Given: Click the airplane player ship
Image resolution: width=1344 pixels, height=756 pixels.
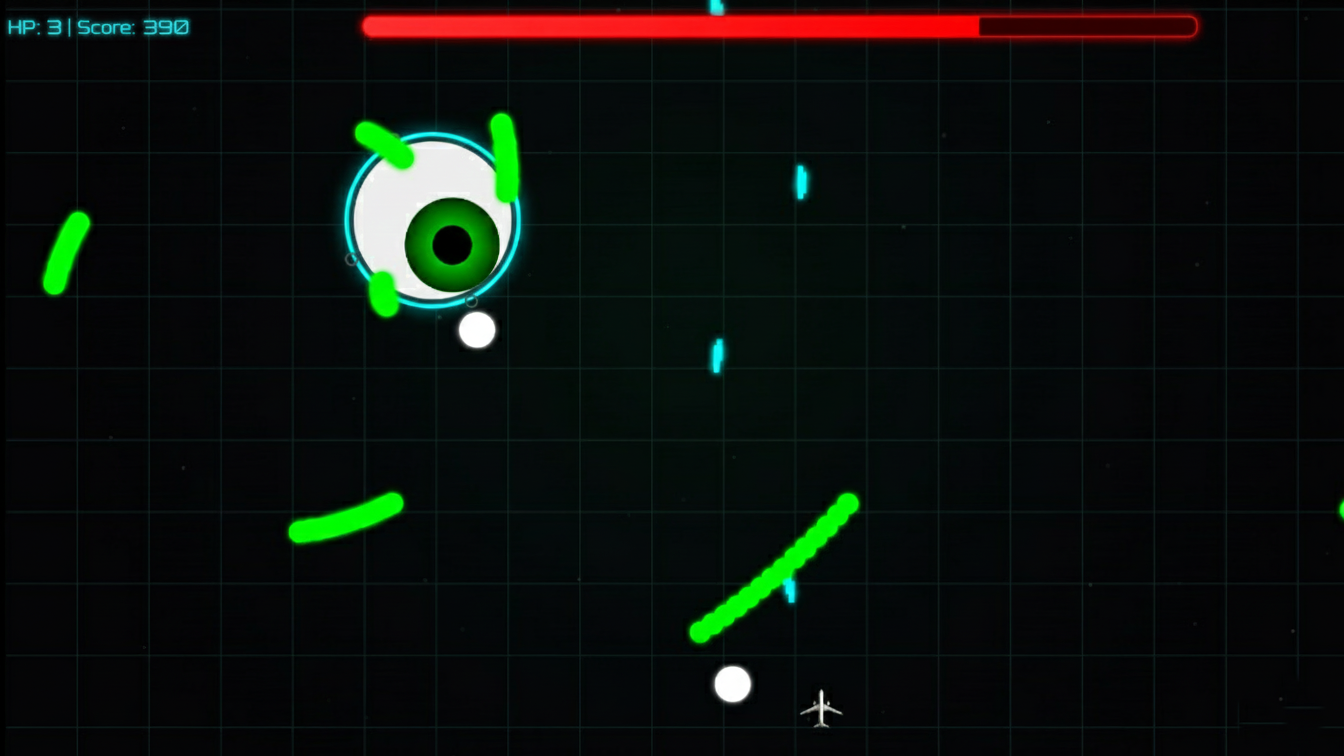Looking at the screenshot, I should (822, 707).
